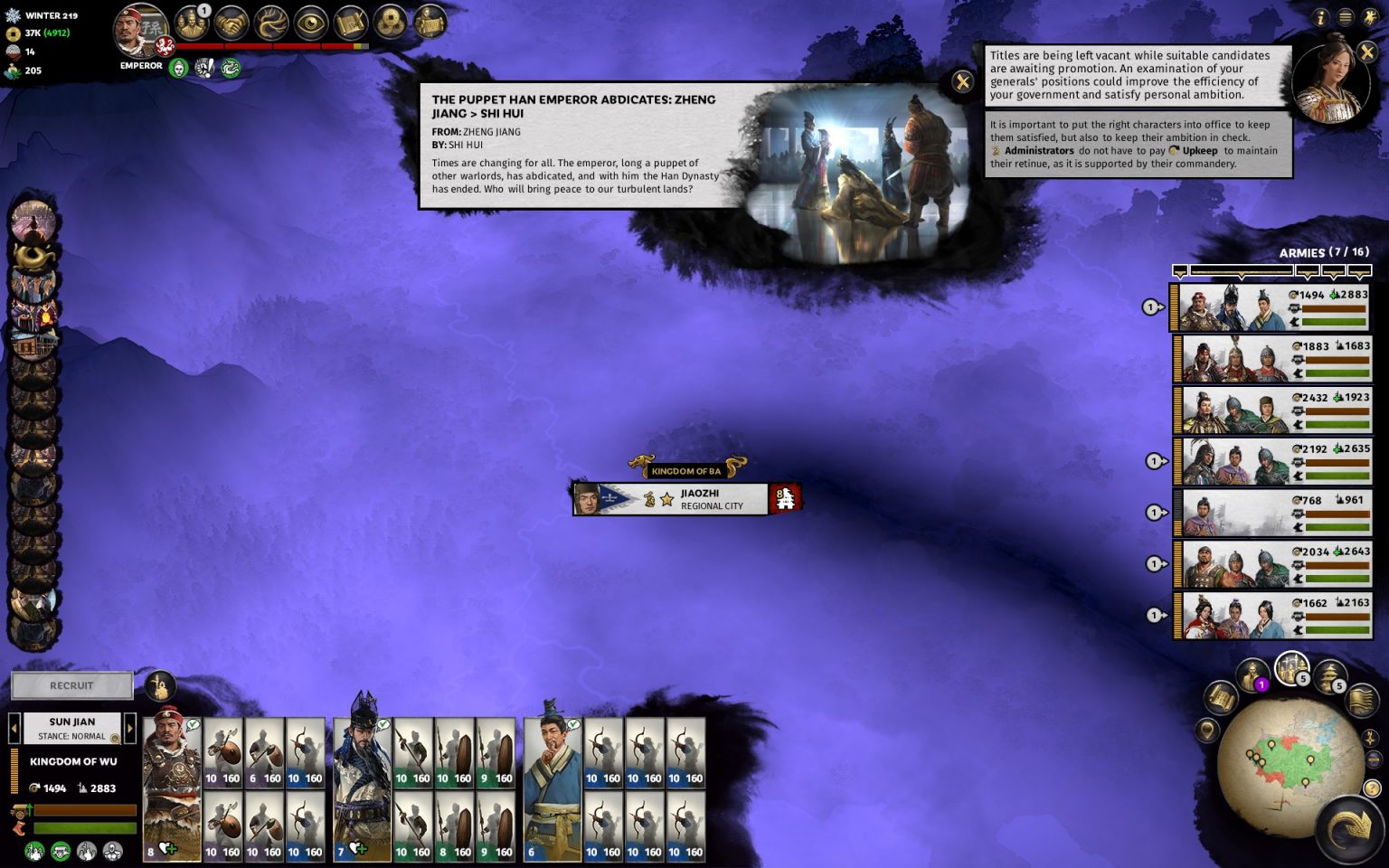Collapse the armies list with the right chevron
This screenshot has height=868, width=1389.
point(1358,269)
